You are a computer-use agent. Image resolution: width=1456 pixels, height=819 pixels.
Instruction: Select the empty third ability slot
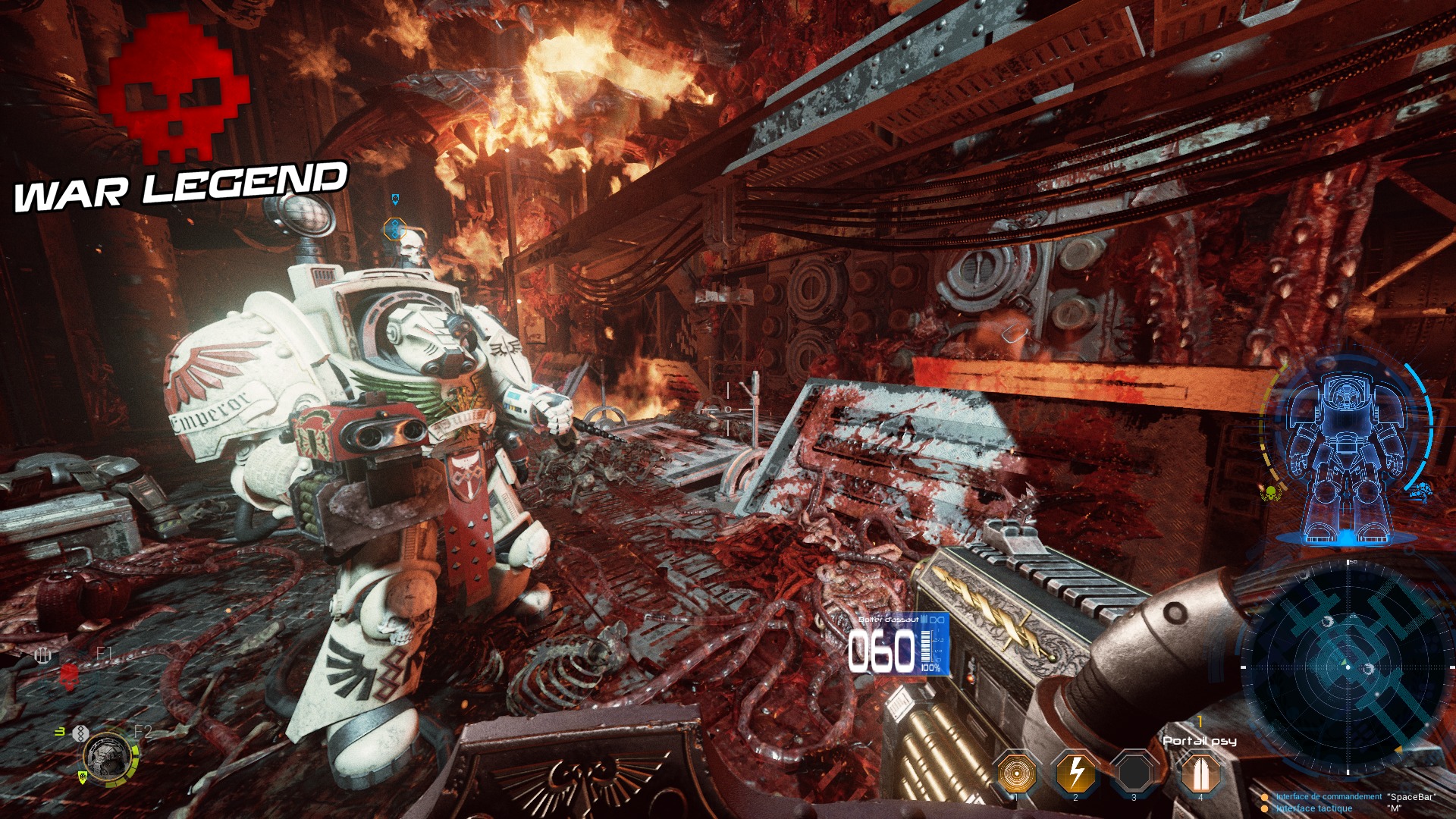tap(1134, 773)
